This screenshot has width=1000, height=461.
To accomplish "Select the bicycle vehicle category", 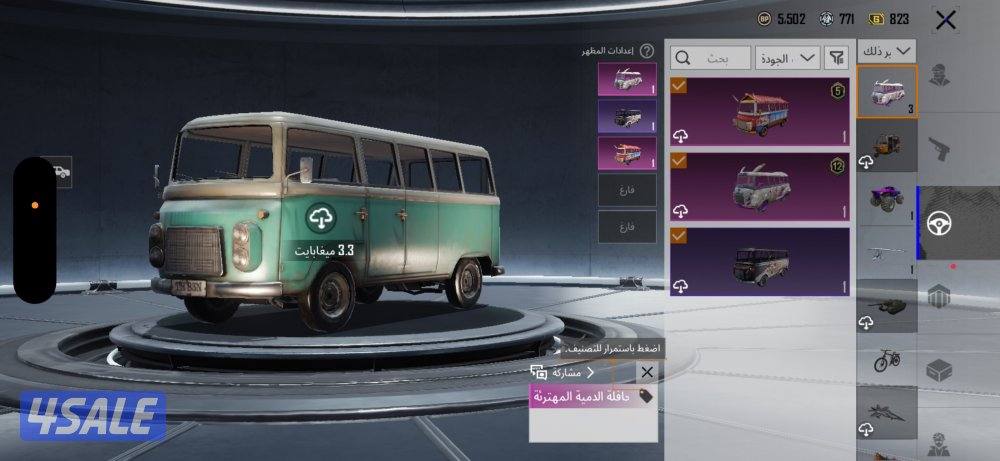I will pyautogui.click(x=887, y=359).
